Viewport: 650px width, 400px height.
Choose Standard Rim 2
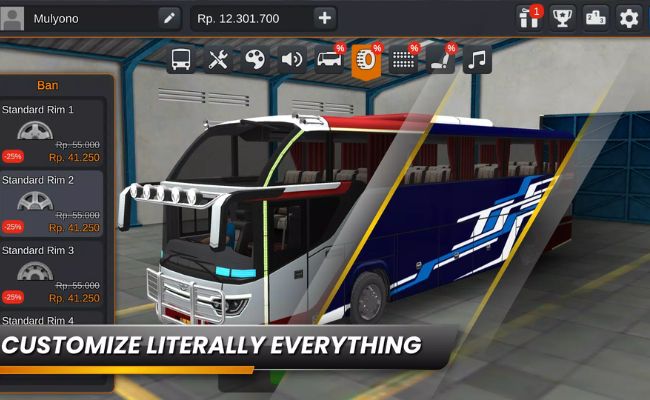(x=52, y=203)
